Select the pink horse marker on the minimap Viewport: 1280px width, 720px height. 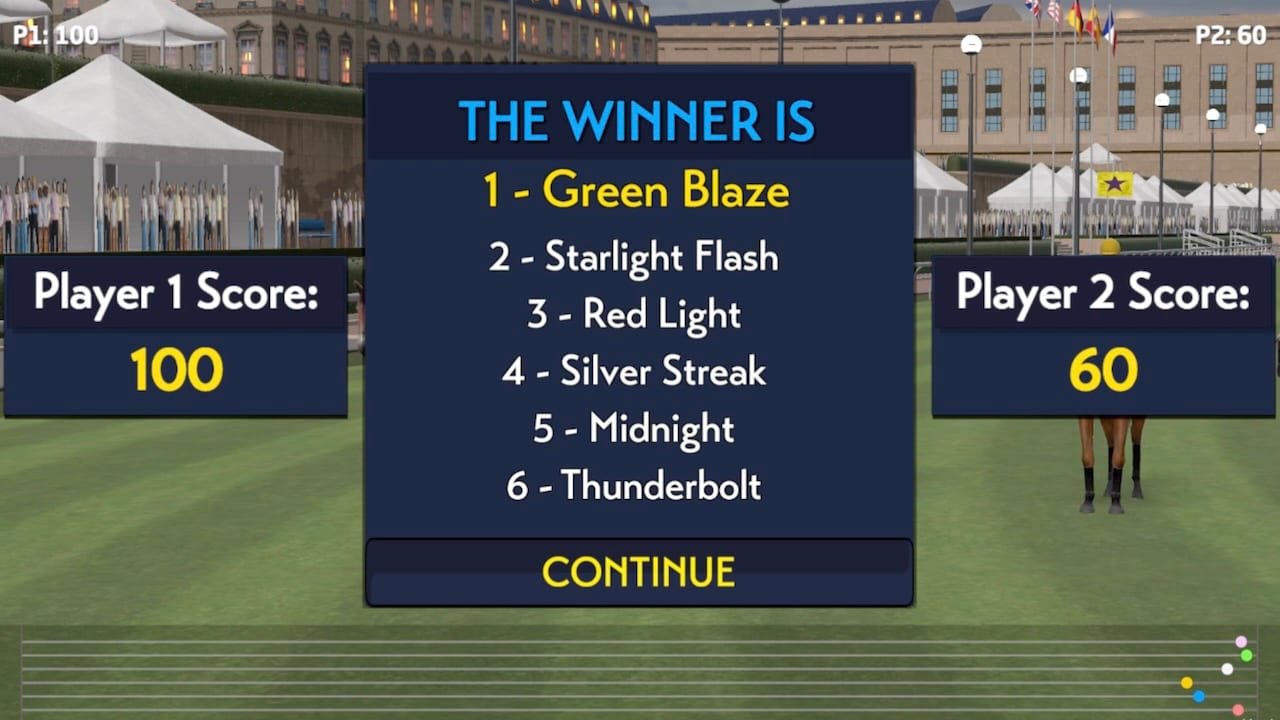click(x=1241, y=641)
